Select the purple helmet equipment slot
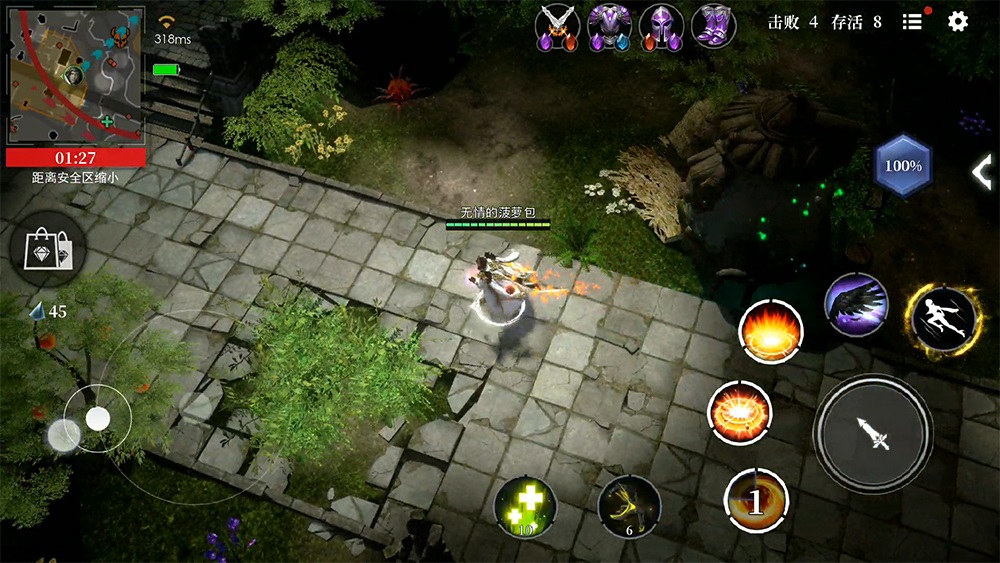This screenshot has height=563, width=1000. coord(661,26)
